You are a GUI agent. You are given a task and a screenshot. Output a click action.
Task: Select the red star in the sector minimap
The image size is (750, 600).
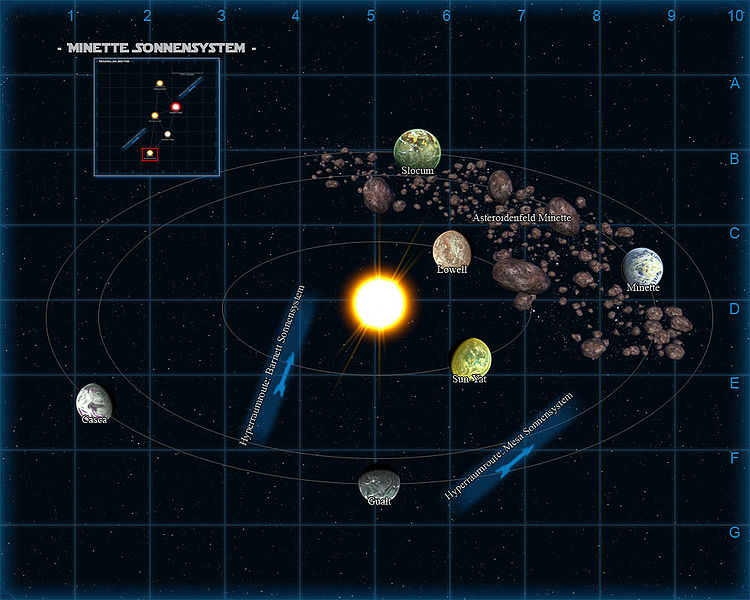[x=176, y=107]
